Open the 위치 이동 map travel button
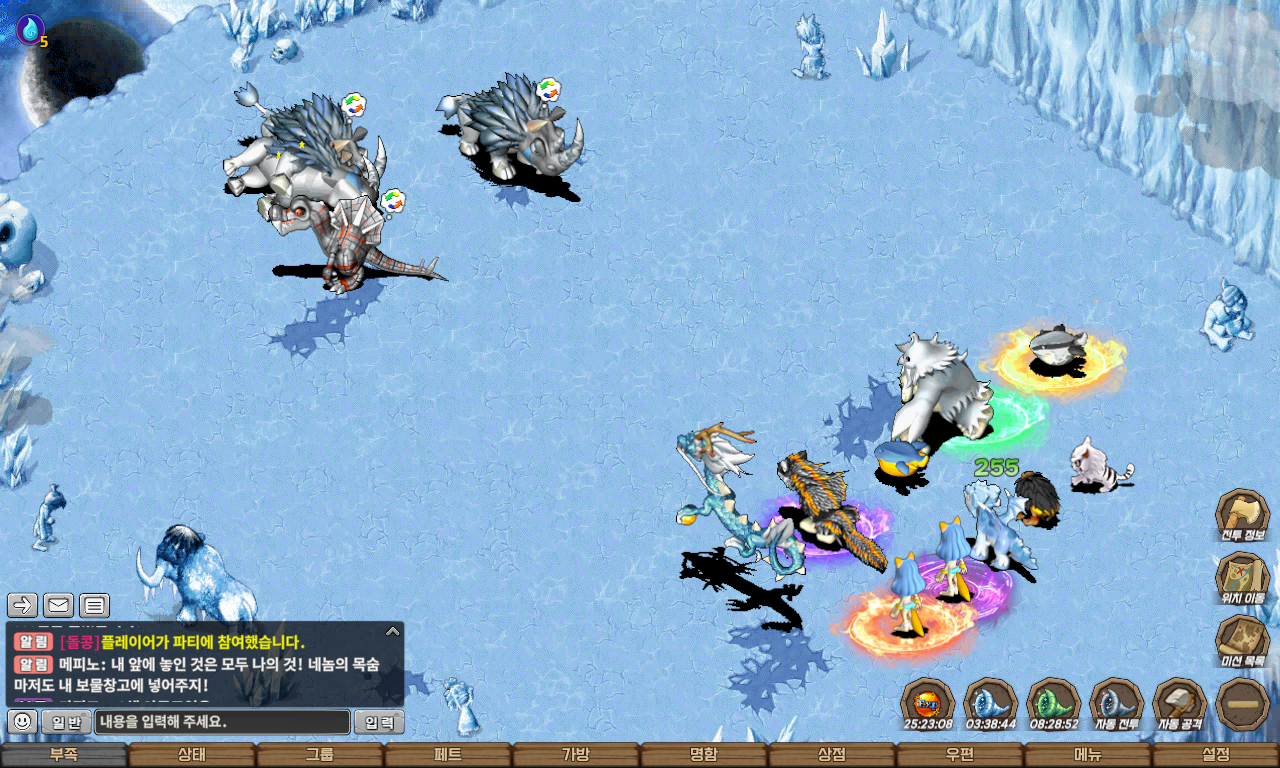Viewport: 1280px width, 768px height. 1242,578
